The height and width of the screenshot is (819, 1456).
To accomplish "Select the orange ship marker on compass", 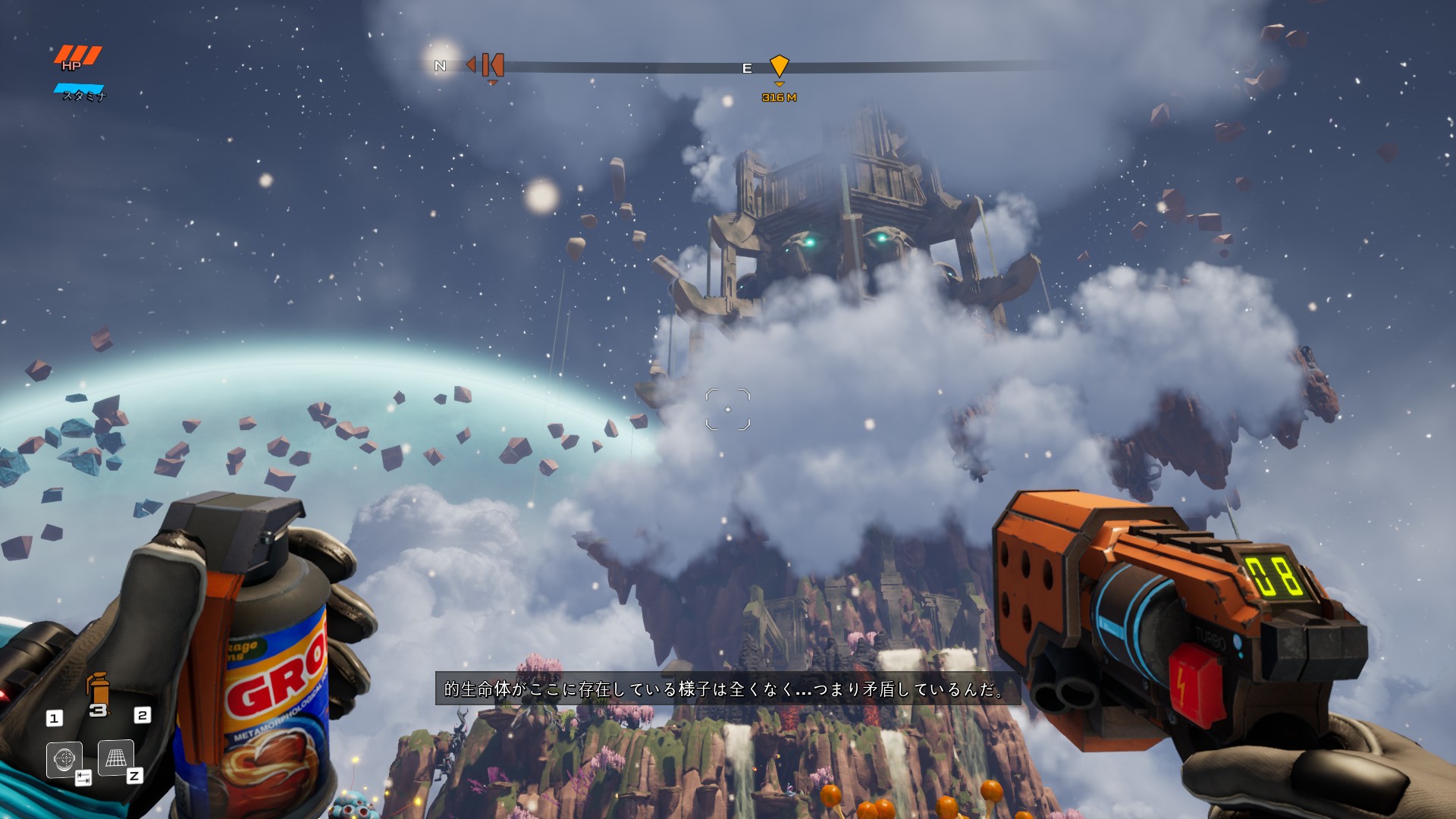I will (x=492, y=65).
